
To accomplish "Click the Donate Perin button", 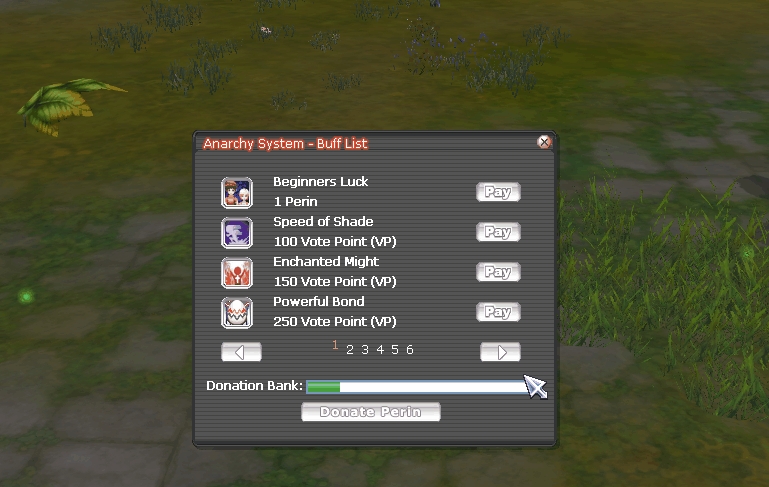I will click(x=370, y=412).
